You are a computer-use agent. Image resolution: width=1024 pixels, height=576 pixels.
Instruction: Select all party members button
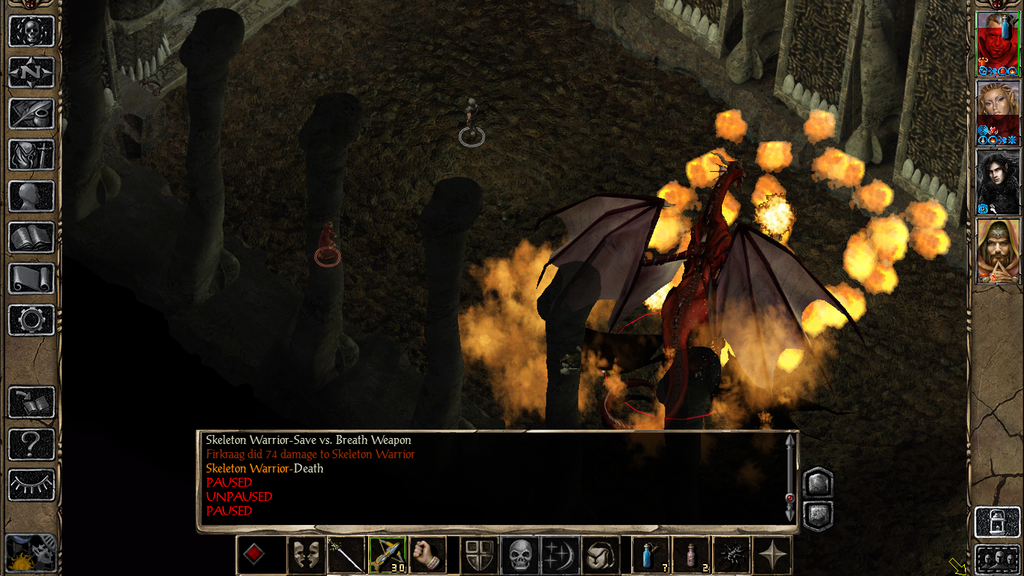click(x=997, y=558)
